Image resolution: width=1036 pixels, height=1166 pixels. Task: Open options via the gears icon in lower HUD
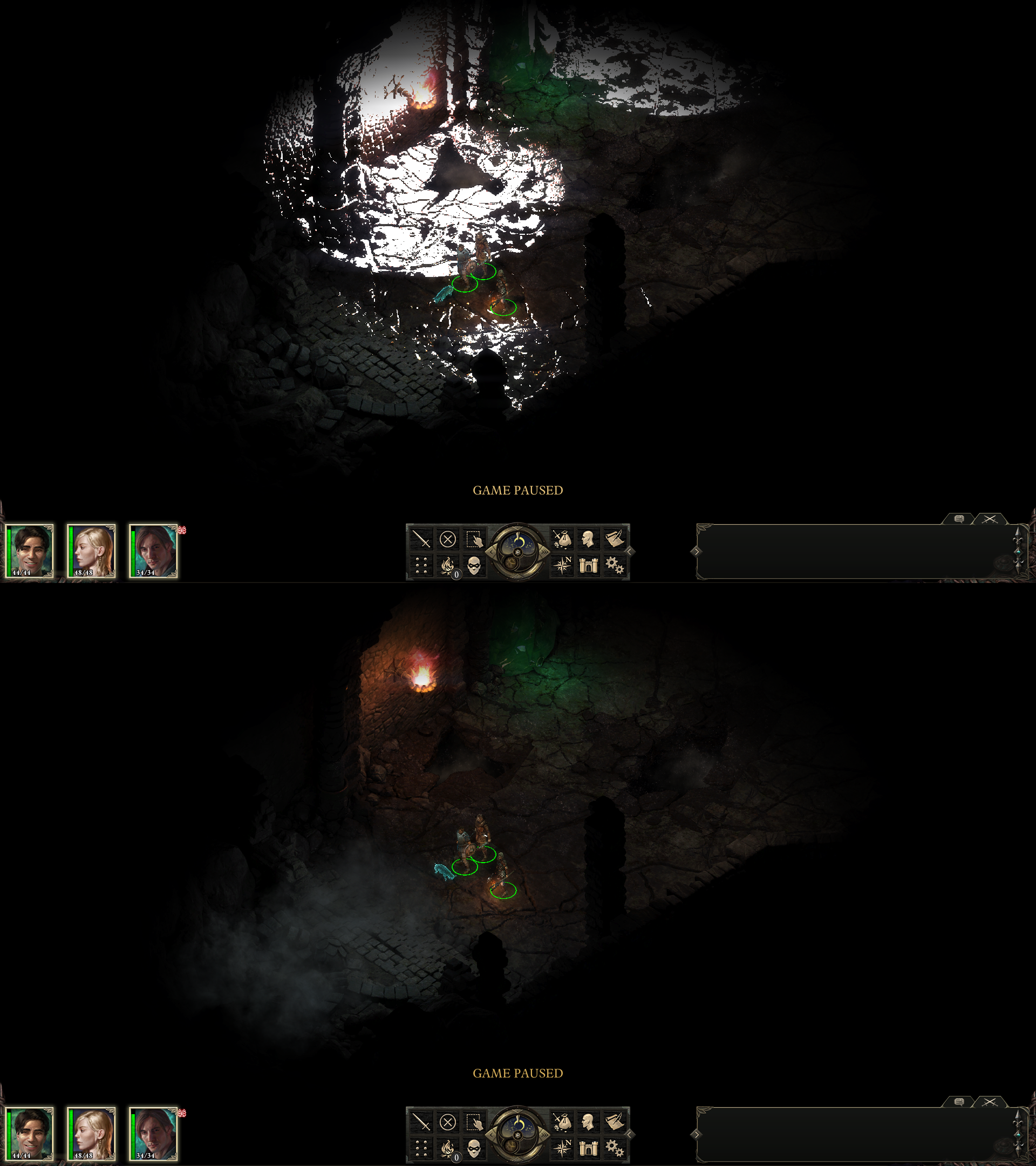pos(615,1148)
